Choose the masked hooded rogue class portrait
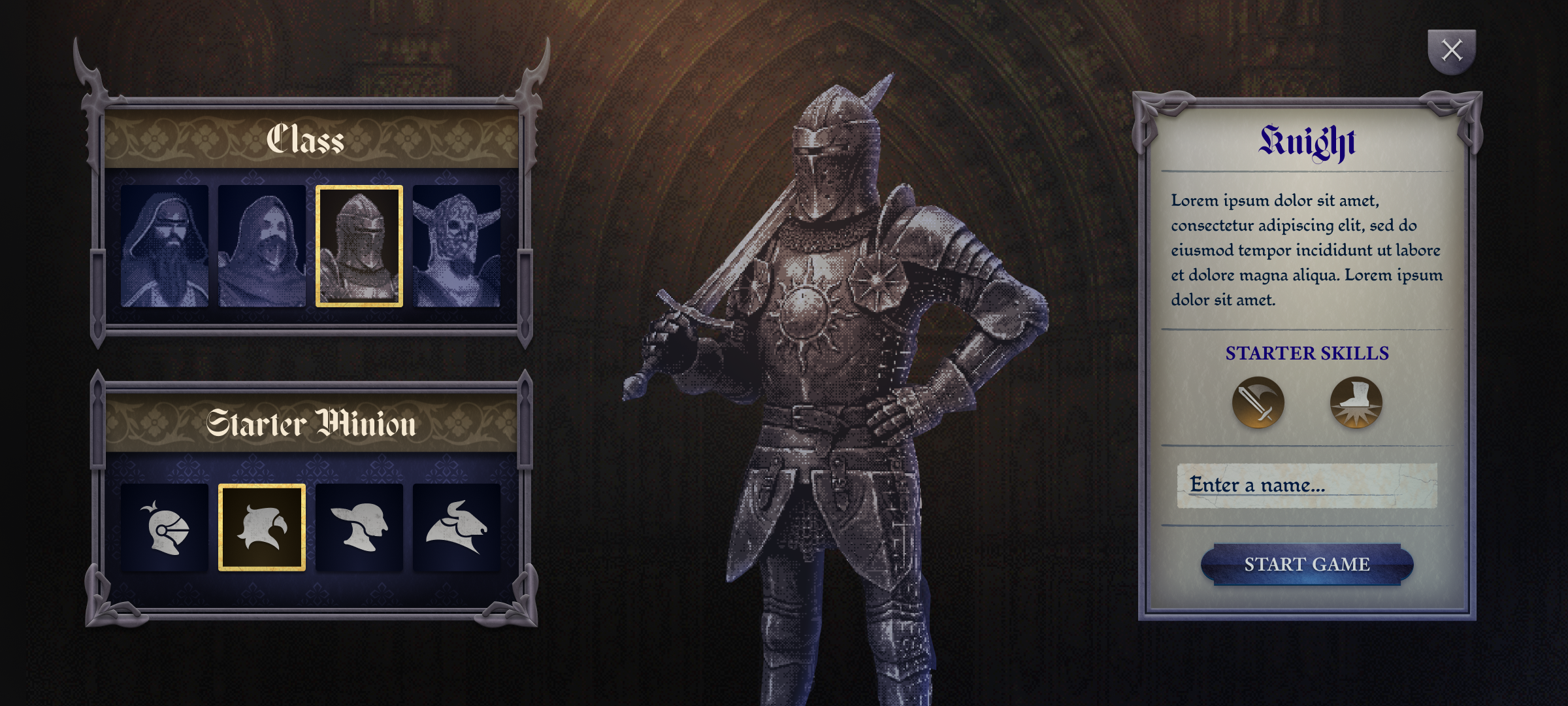1568x706 pixels. click(262, 246)
